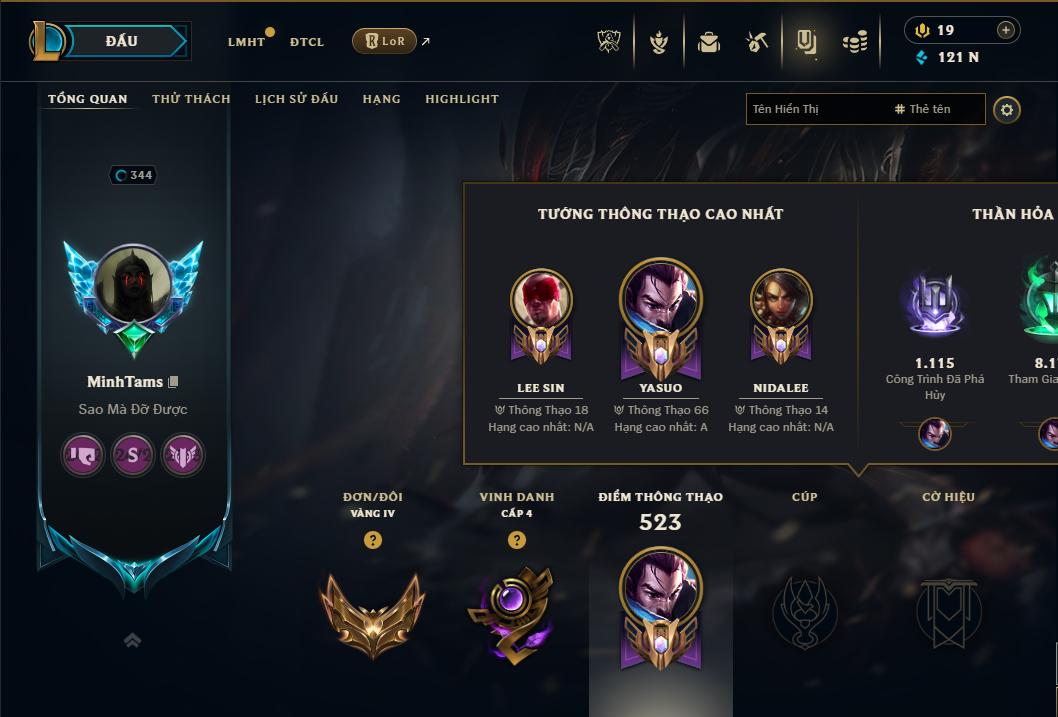The image size is (1058, 717).
Task: Open the backpack collection icon
Action: pyautogui.click(x=709, y=42)
